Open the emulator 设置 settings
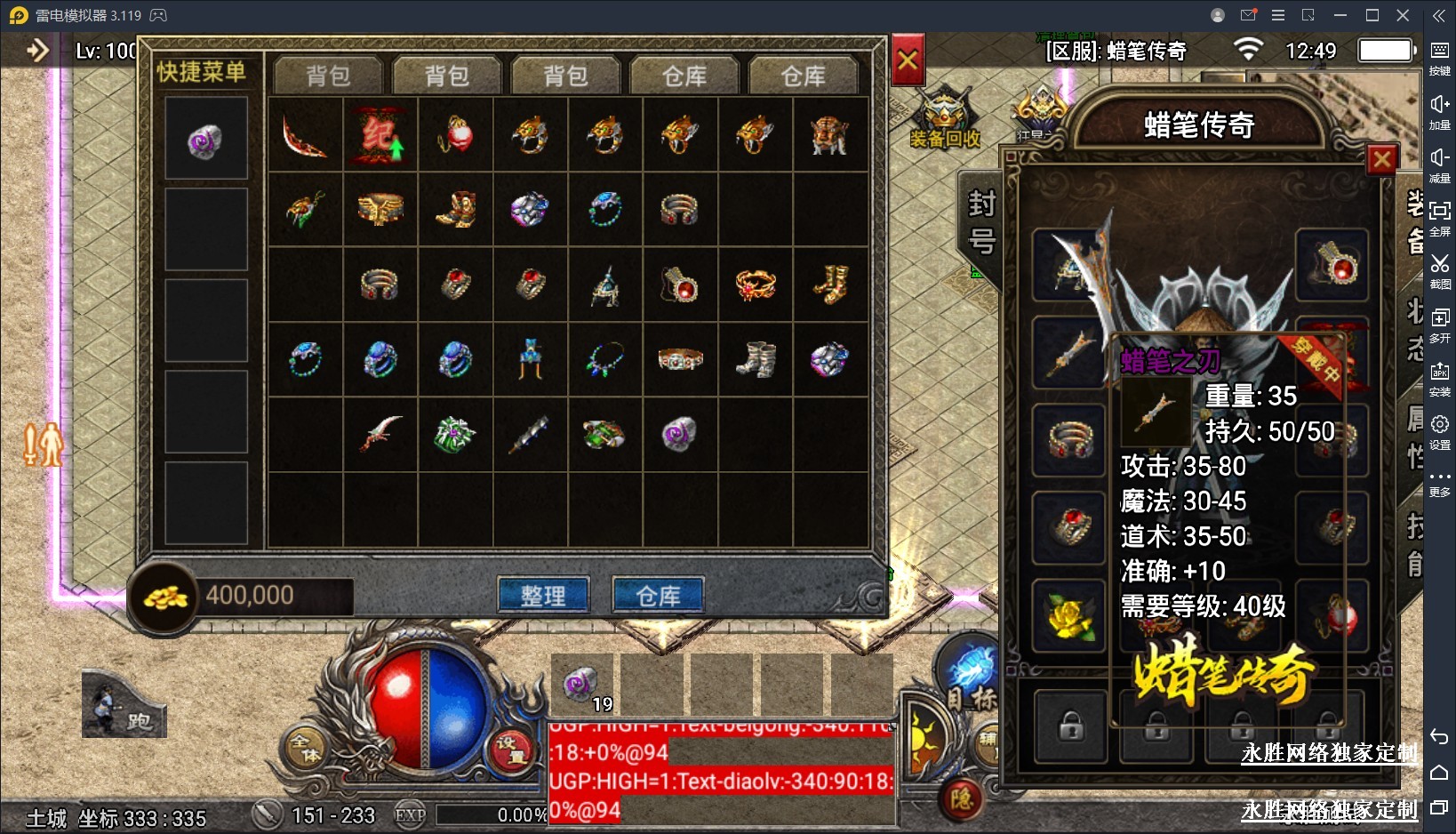1456x834 pixels. [1439, 430]
